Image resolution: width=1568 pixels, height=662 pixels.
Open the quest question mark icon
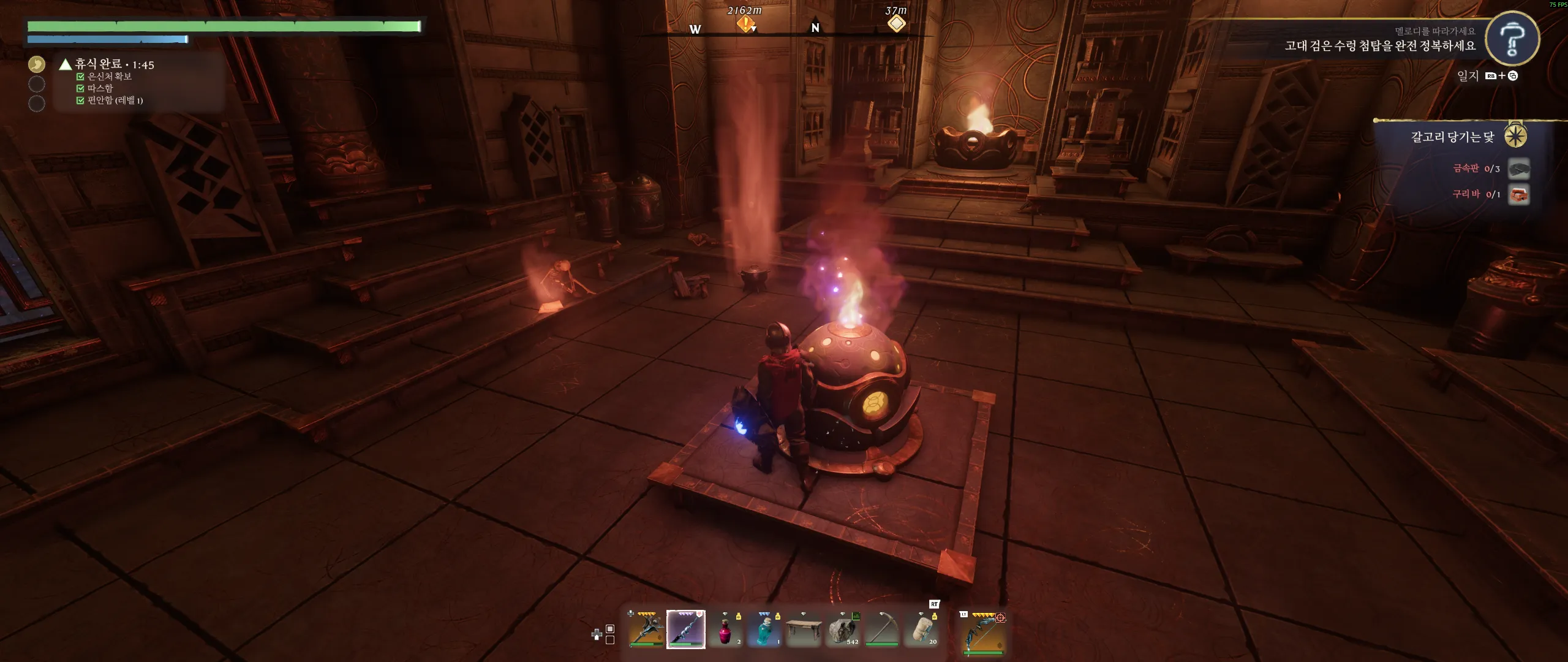[1512, 39]
